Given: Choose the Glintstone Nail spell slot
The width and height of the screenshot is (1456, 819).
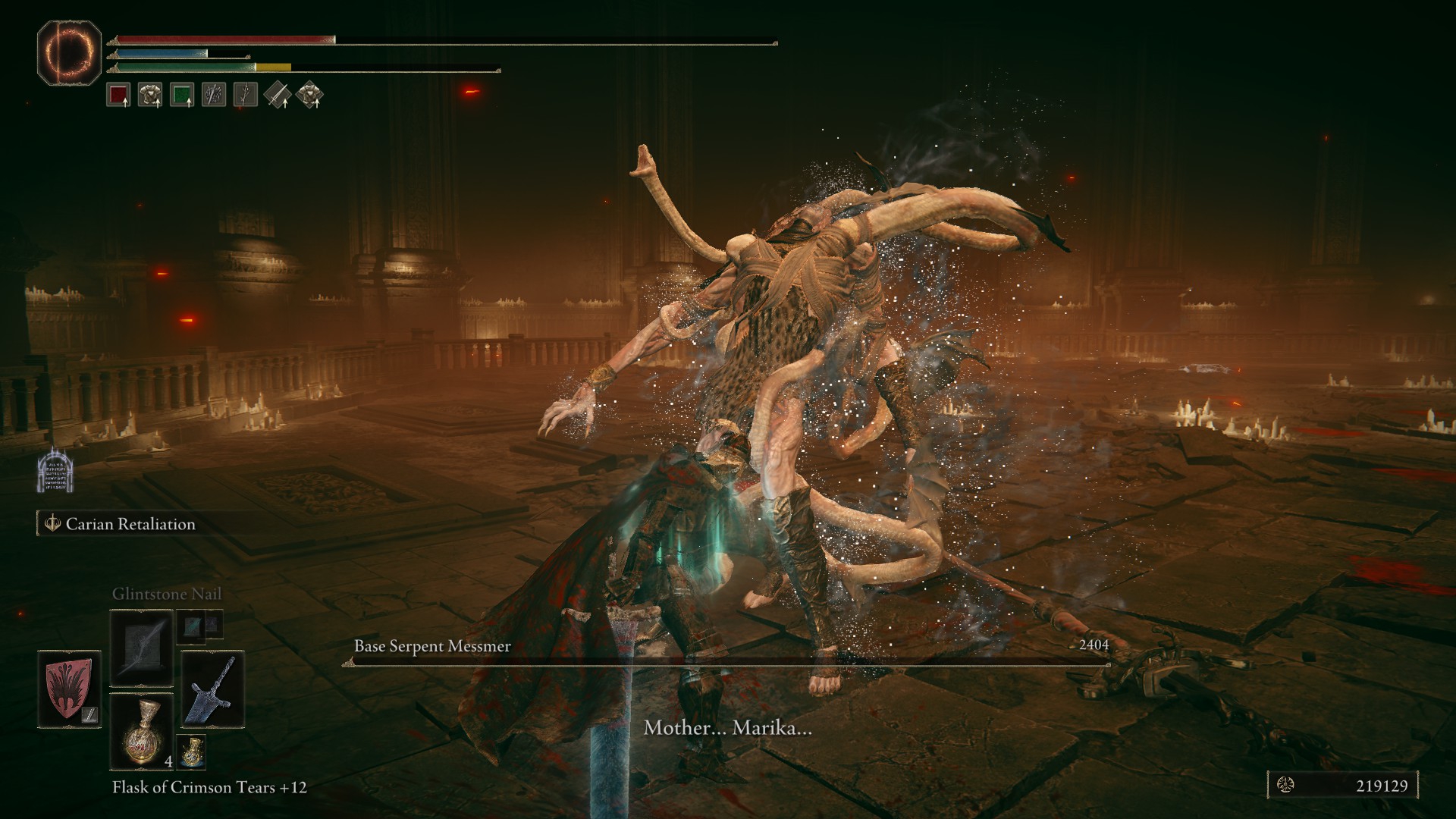Looking at the screenshot, I should click(142, 647).
